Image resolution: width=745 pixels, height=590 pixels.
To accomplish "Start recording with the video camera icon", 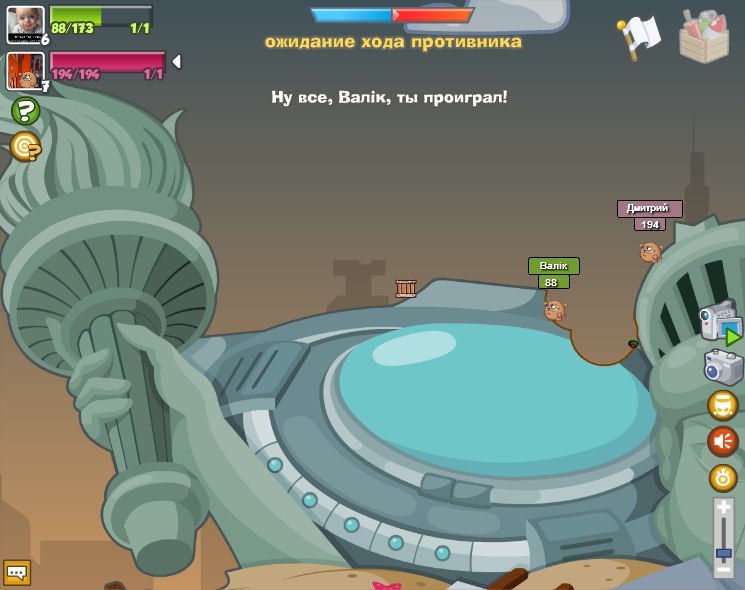I will pyautogui.click(x=720, y=323).
